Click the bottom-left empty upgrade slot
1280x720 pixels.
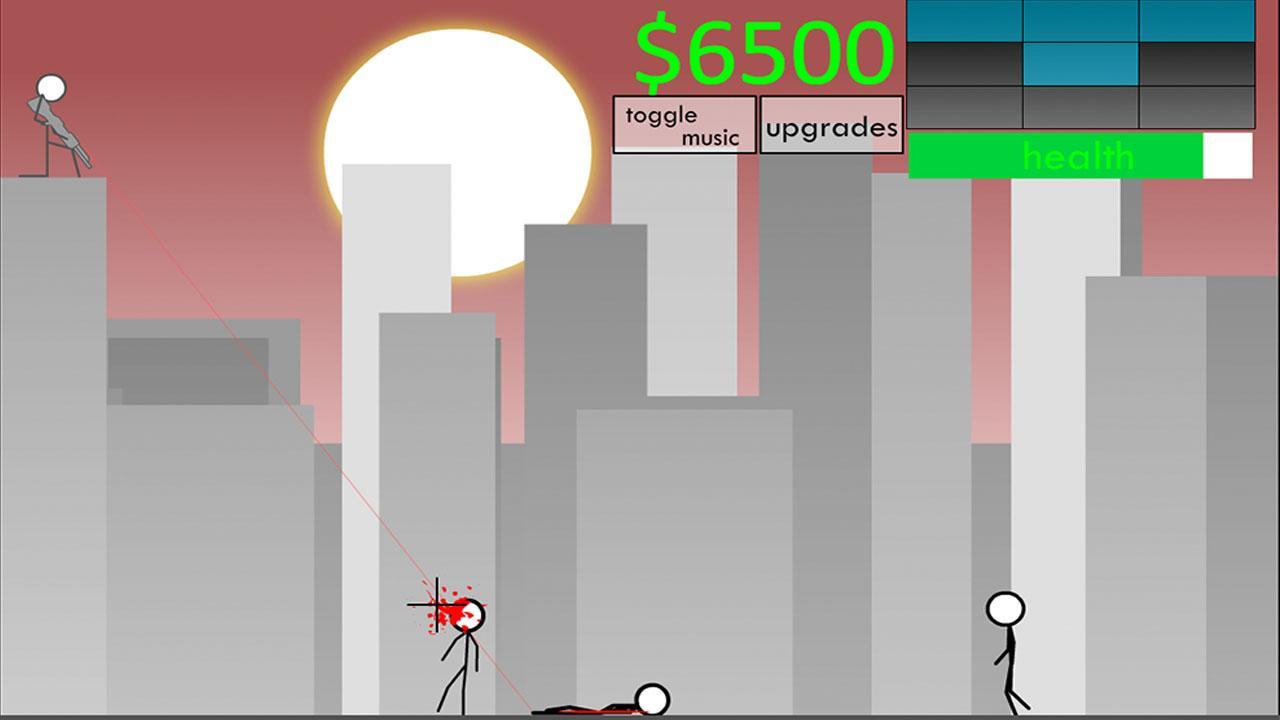[962, 106]
